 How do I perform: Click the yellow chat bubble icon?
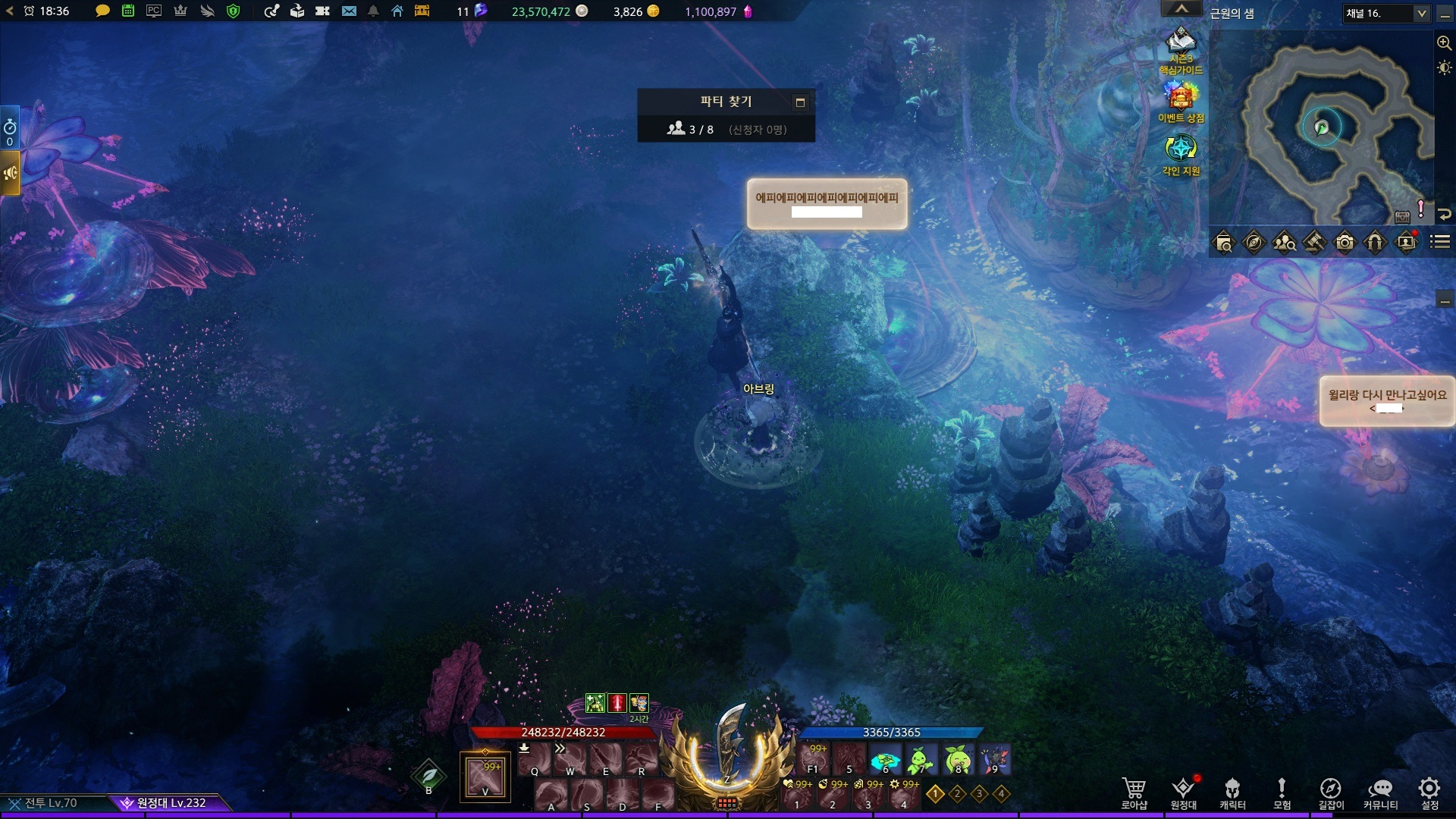coord(102,11)
